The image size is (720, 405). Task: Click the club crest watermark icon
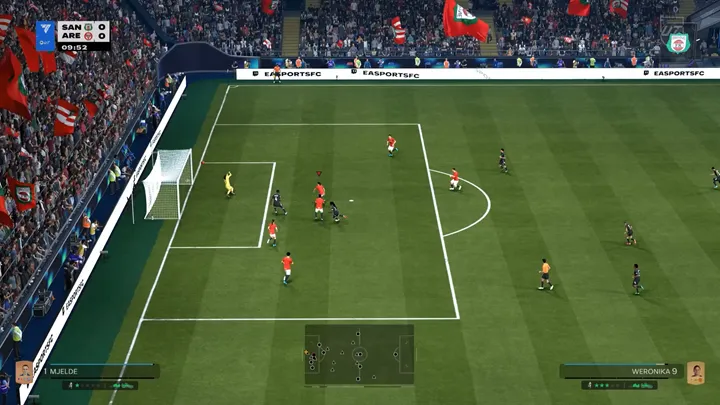coord(678,43)
